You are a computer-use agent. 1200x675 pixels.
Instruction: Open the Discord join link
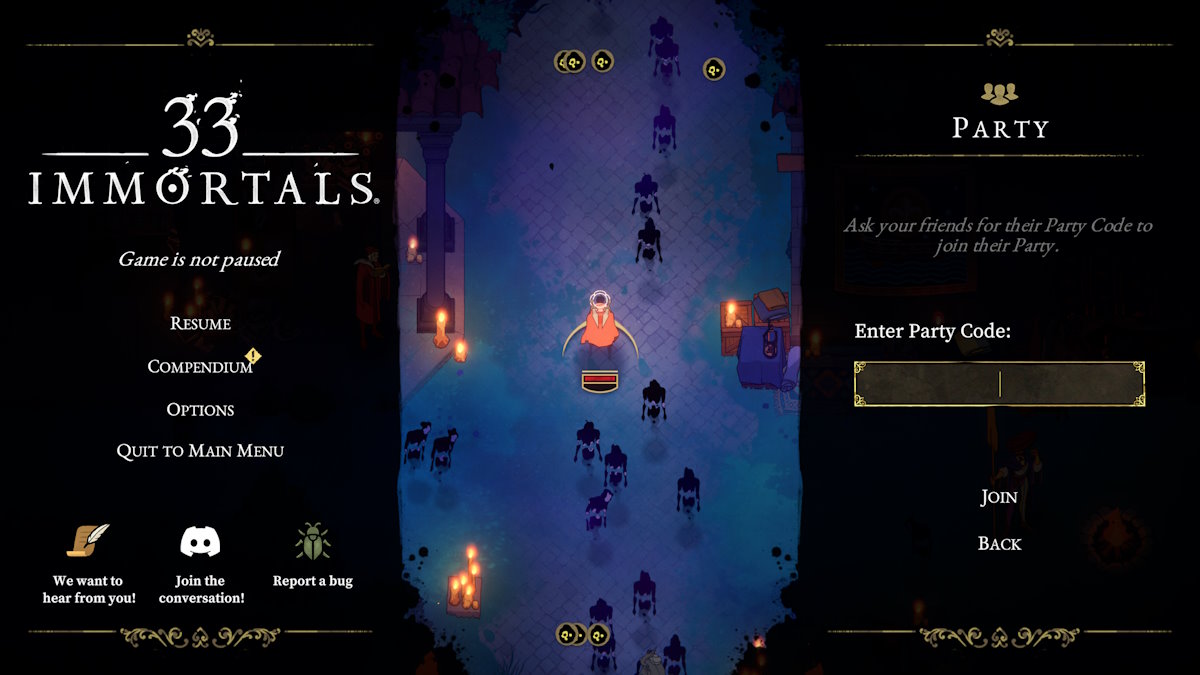click(200, 542)
